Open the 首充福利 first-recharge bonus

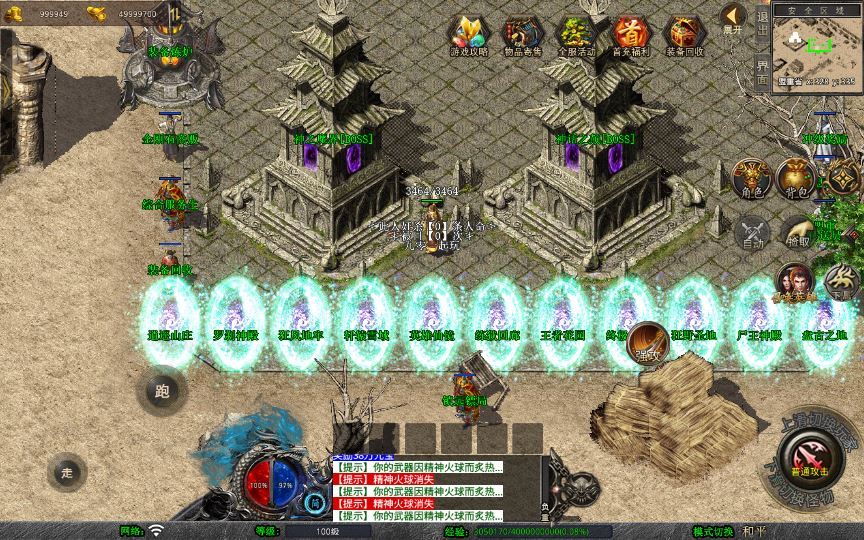point(630,34)
